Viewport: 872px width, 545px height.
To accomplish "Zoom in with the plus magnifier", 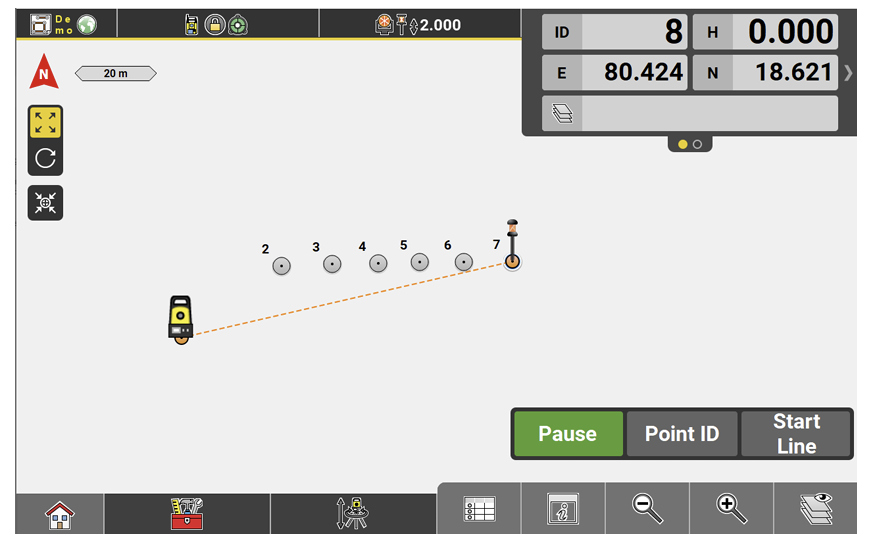I will coord(731,509).
